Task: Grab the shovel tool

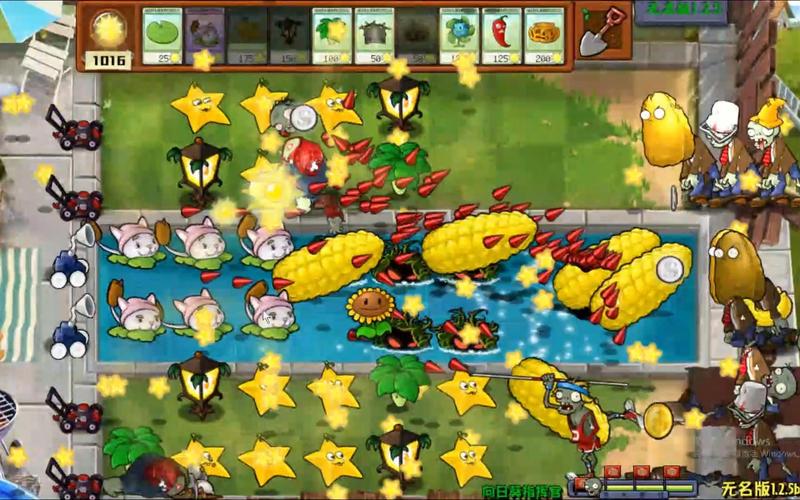Action: coord(599,30)
